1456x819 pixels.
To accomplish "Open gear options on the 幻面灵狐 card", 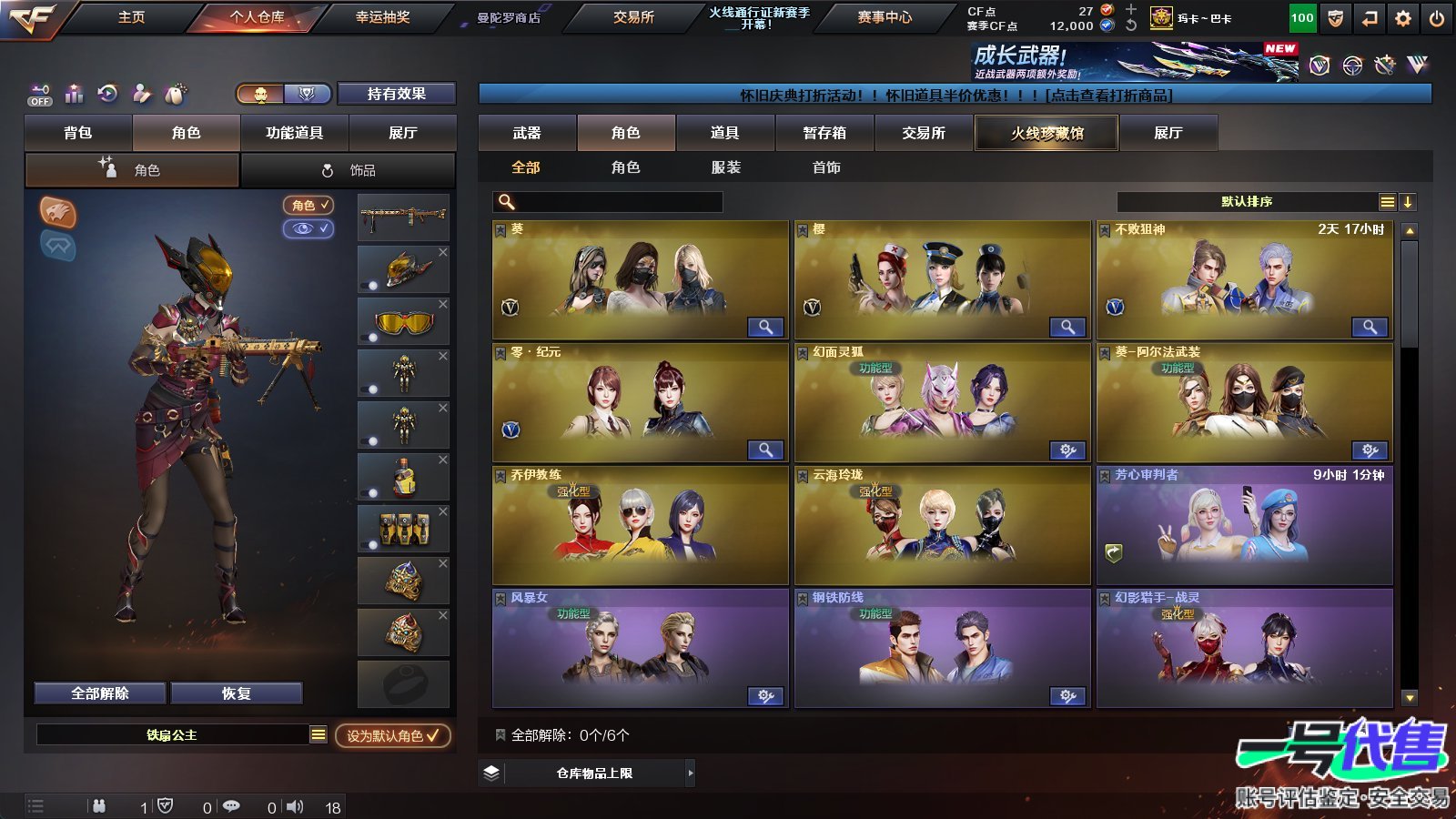I will (1067, 450).
